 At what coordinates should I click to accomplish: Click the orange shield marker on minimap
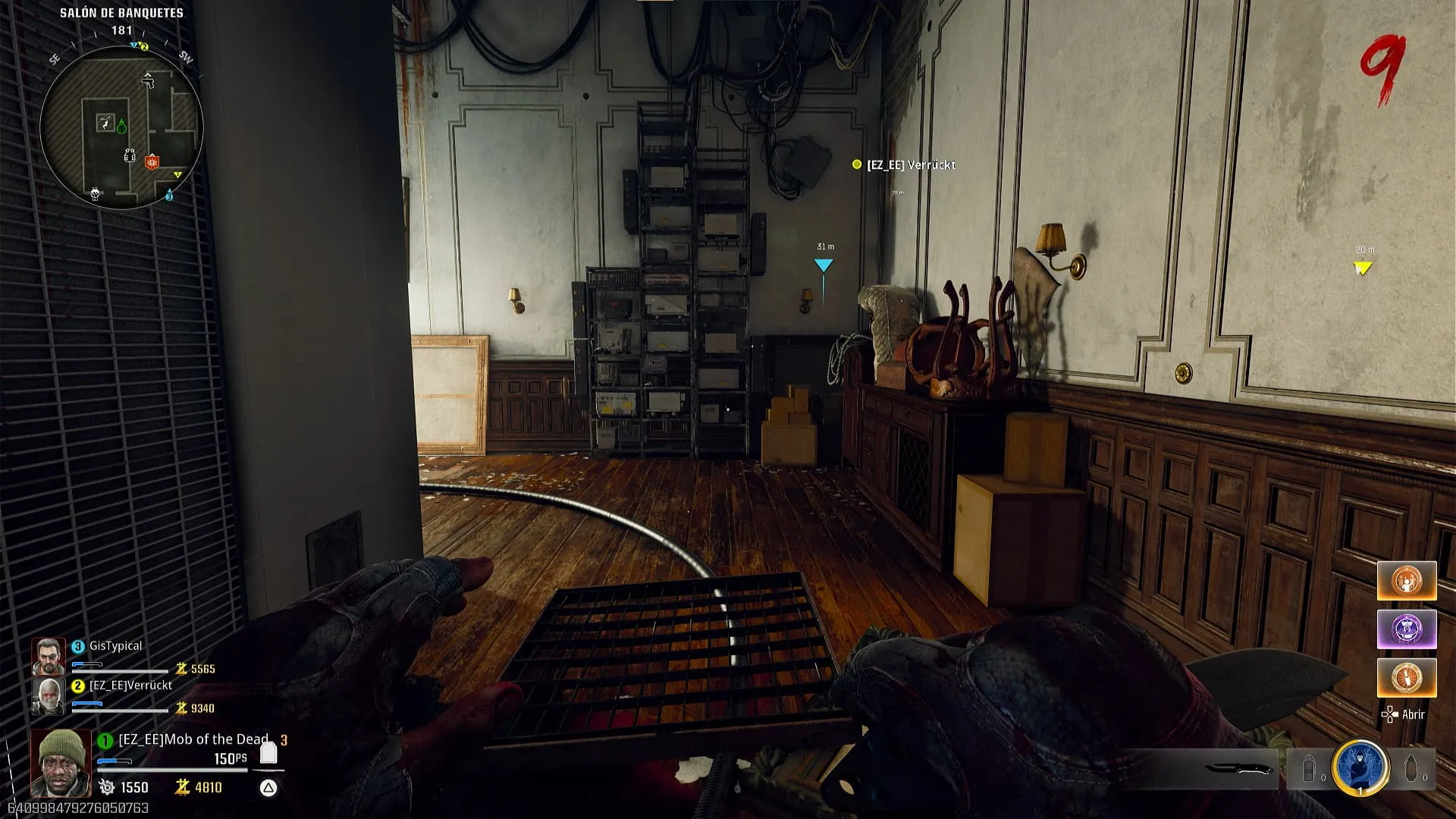tap(152, 162)
